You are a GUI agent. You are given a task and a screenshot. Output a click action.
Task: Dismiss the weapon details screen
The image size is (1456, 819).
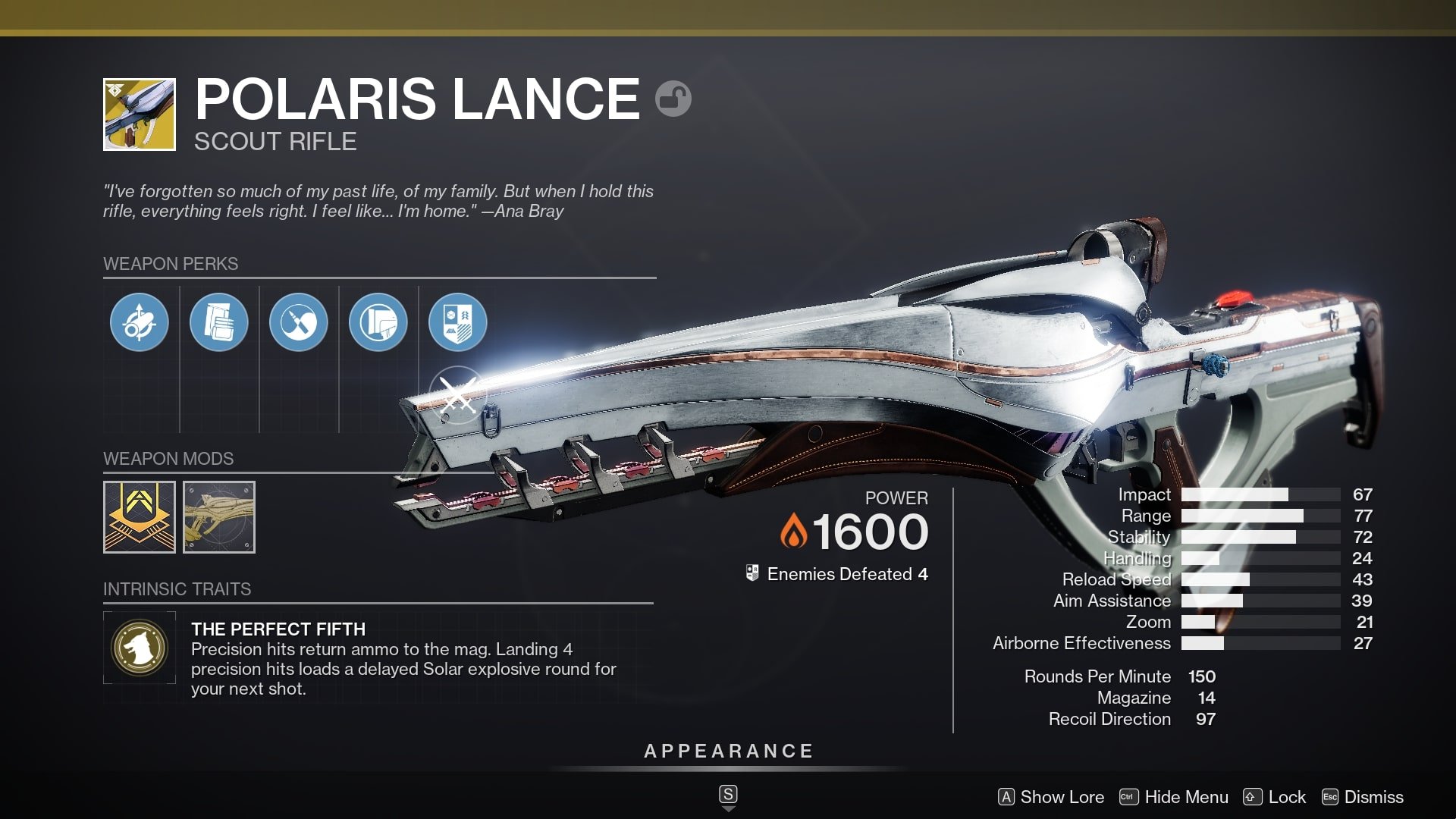click(1373, 797)
